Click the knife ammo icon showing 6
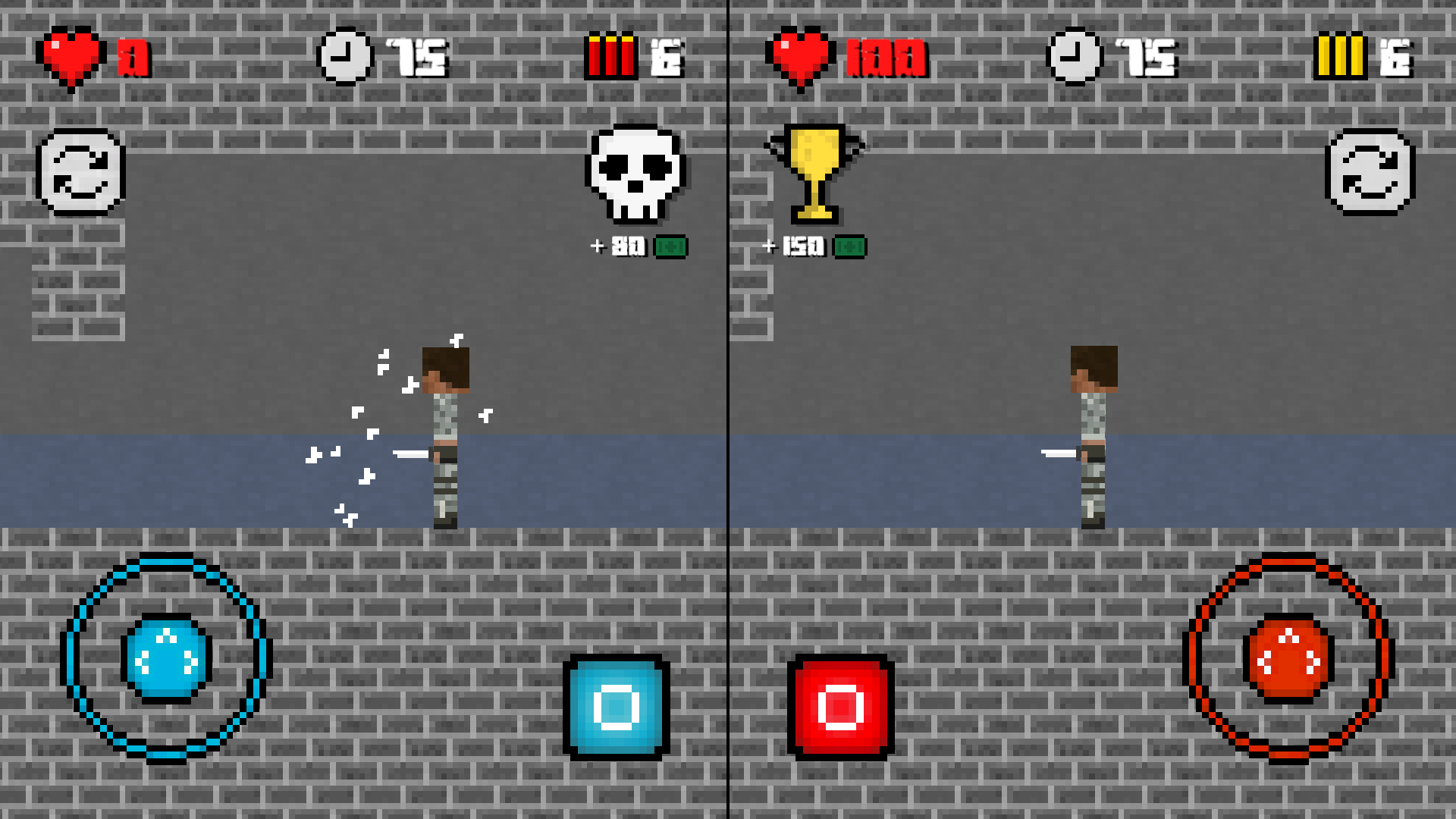The width and height of the screenshot is (1456, 819). pos(610,55)
